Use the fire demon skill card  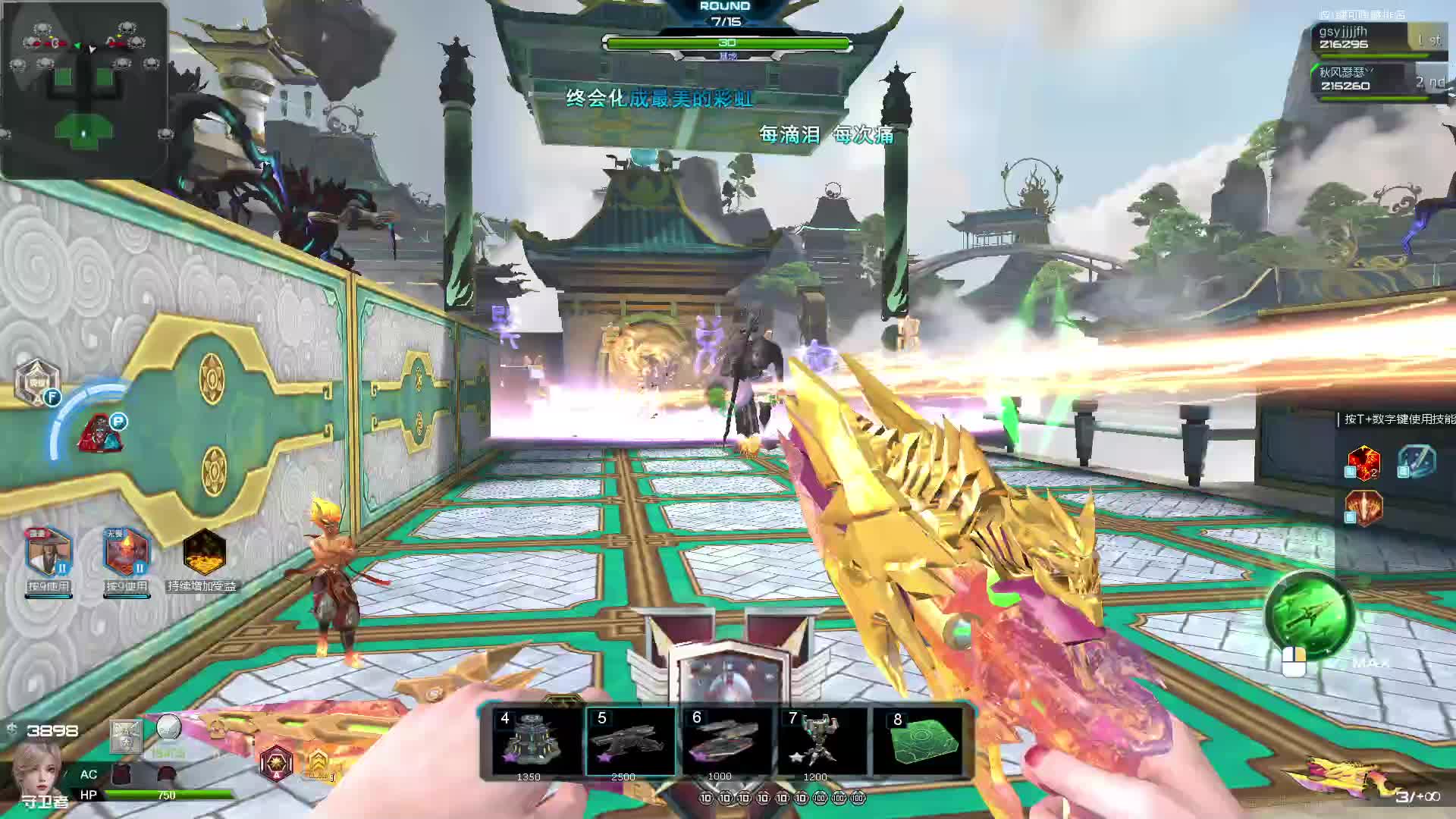coord(126,553)
